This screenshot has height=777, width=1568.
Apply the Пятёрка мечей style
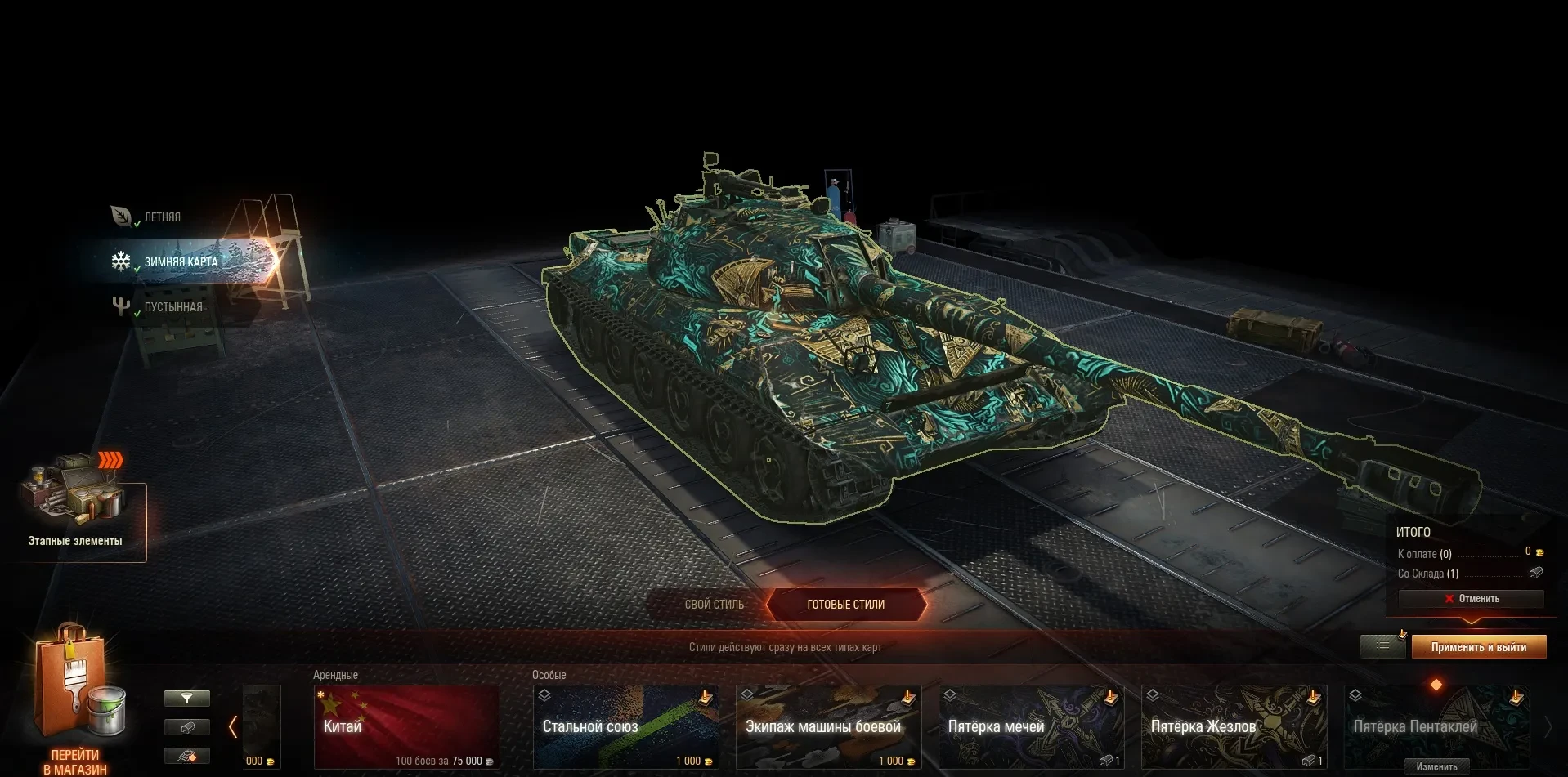coord(1031,726)
